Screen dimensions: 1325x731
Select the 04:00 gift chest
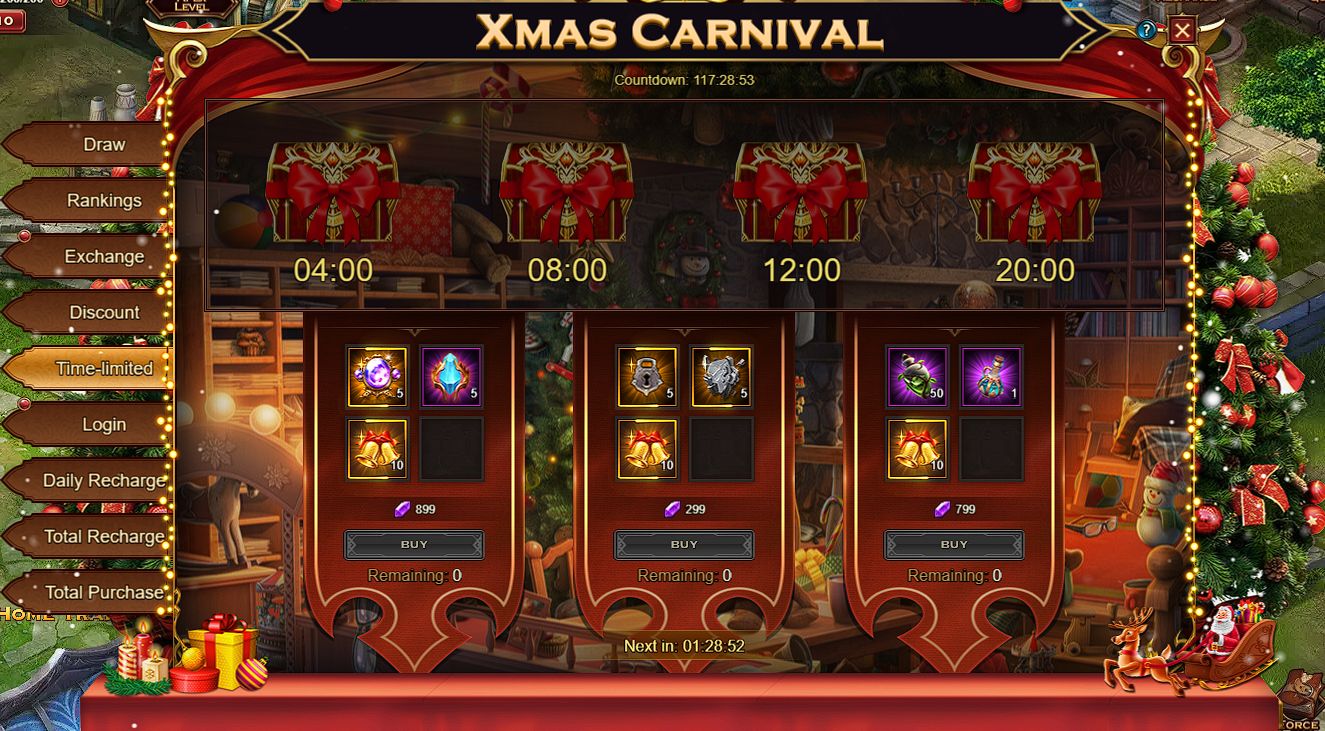(x=333, y=192)
